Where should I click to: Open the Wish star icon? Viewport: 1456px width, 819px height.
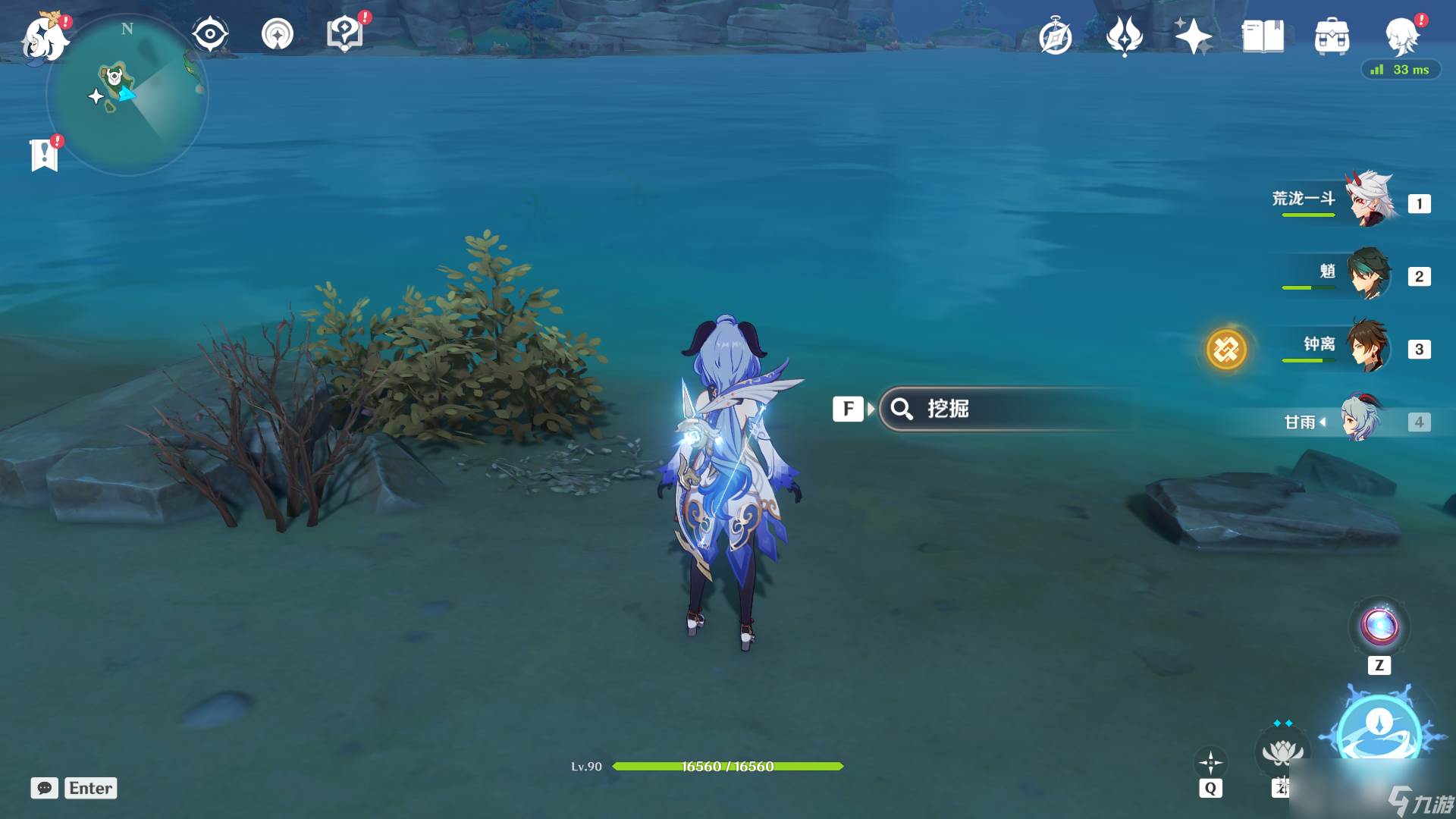click(1193, 36)
